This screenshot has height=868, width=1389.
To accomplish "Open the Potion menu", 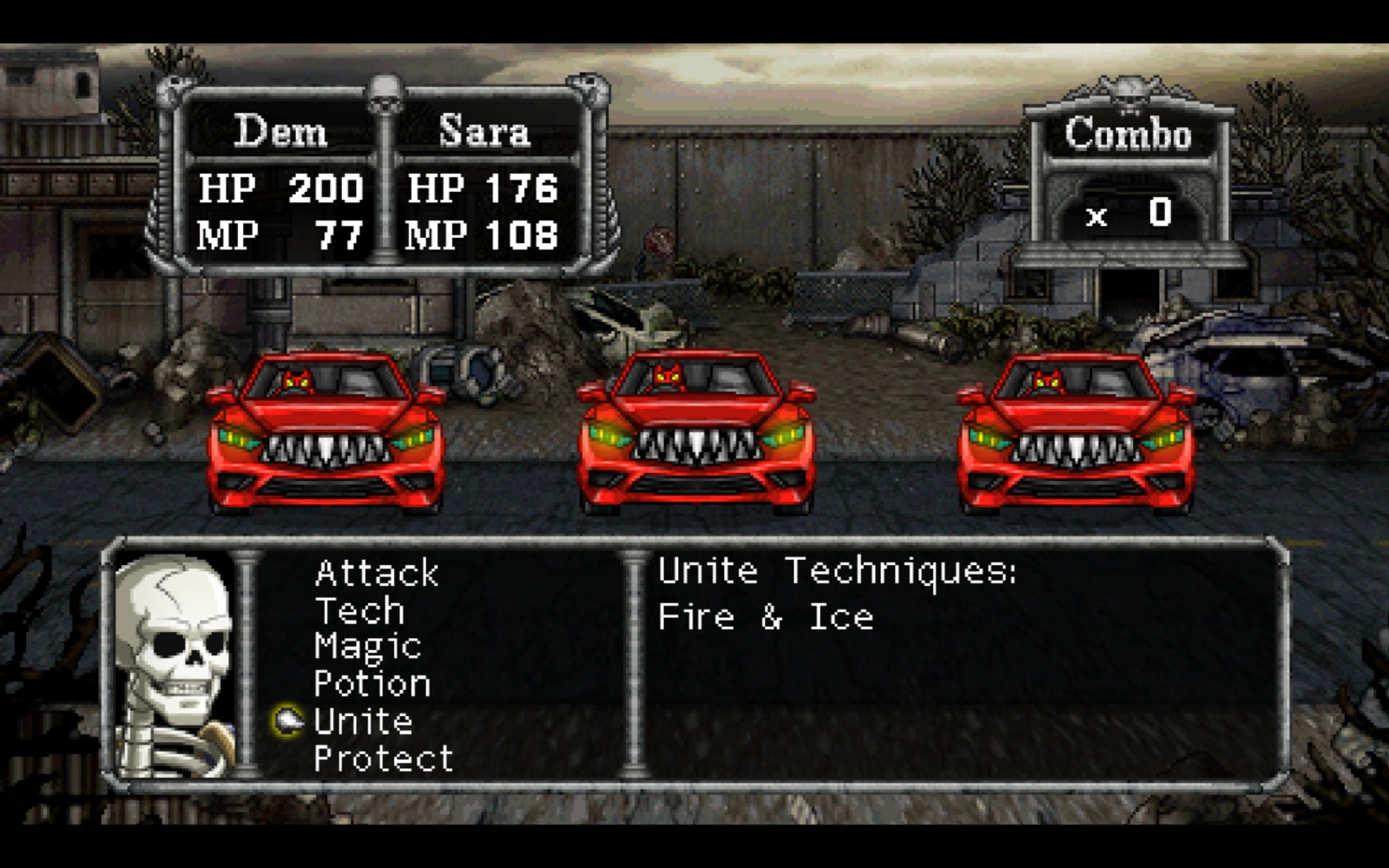I will (372, 684).
